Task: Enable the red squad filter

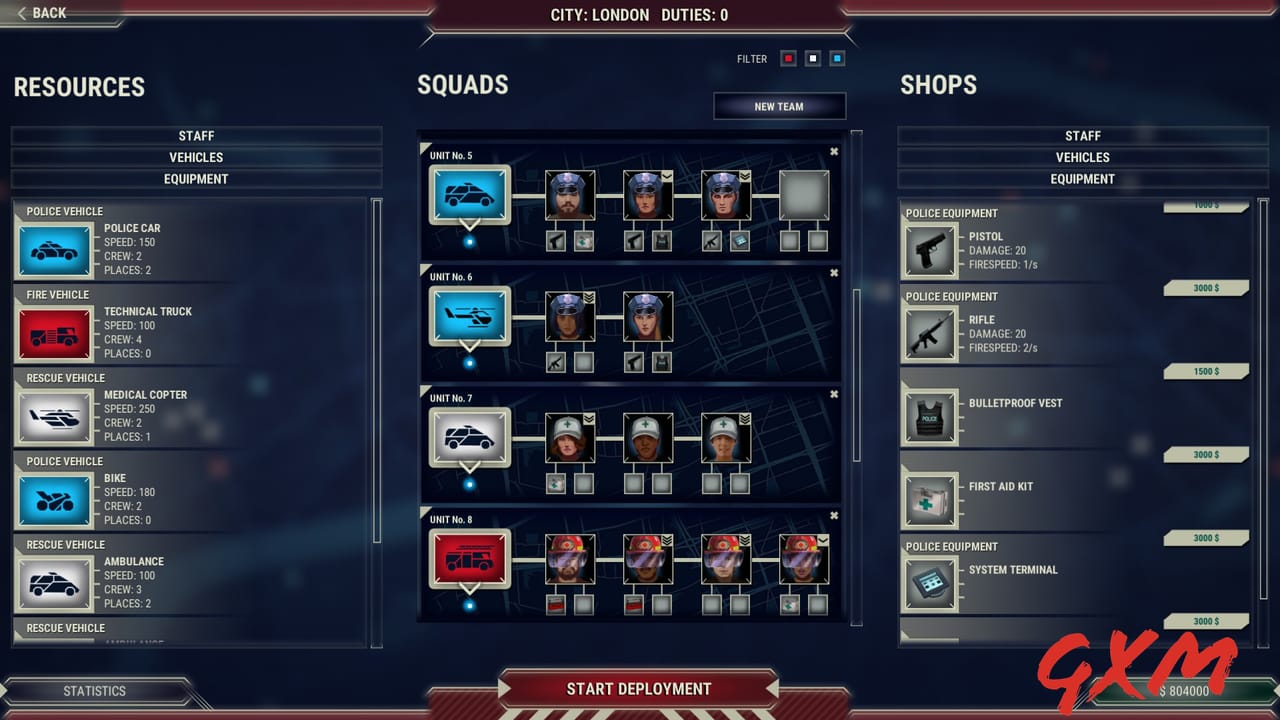Action: tap(788, 58)
